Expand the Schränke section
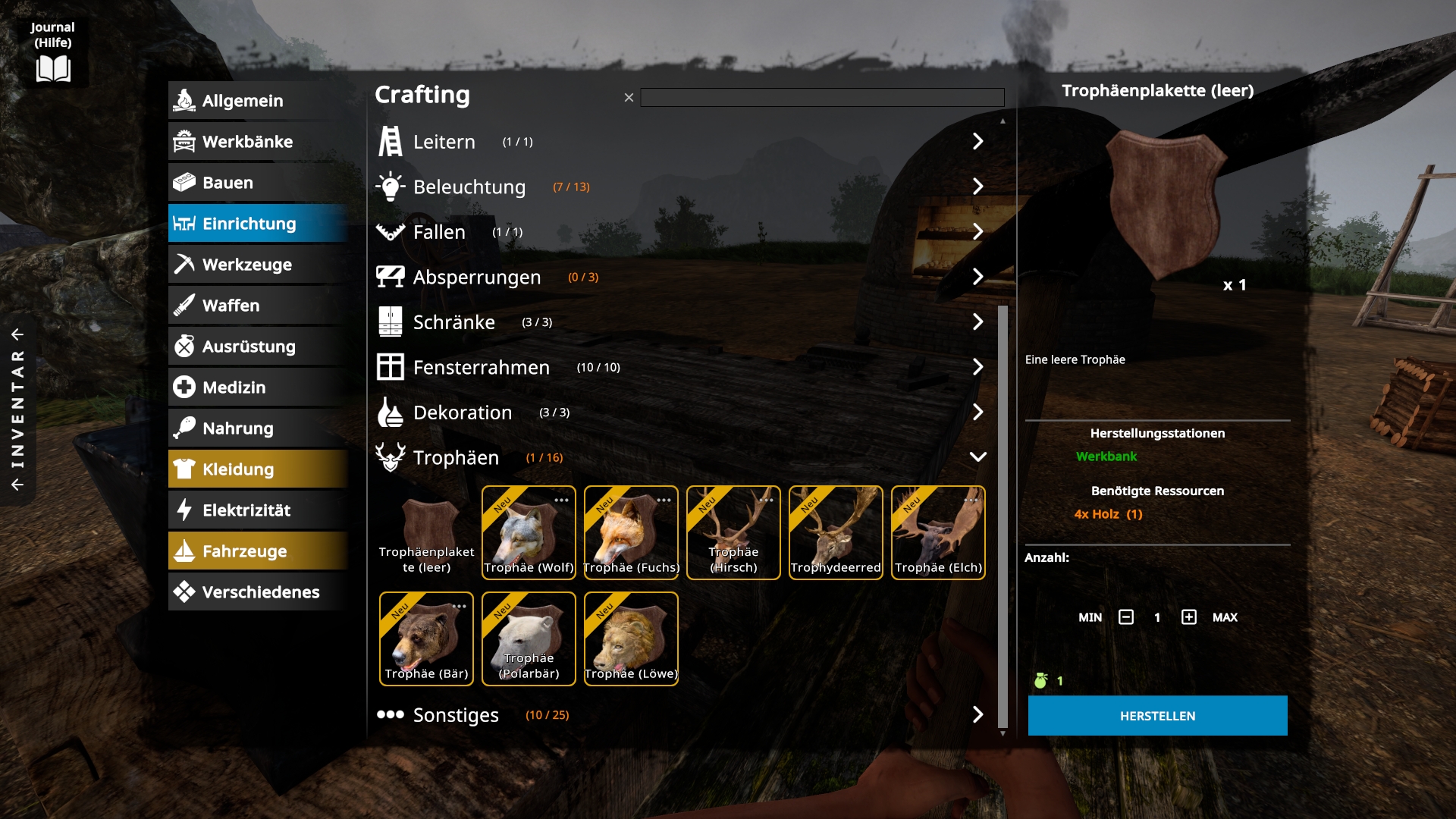The height and width of the screenshot is (819, 1456). click(977, 322)
